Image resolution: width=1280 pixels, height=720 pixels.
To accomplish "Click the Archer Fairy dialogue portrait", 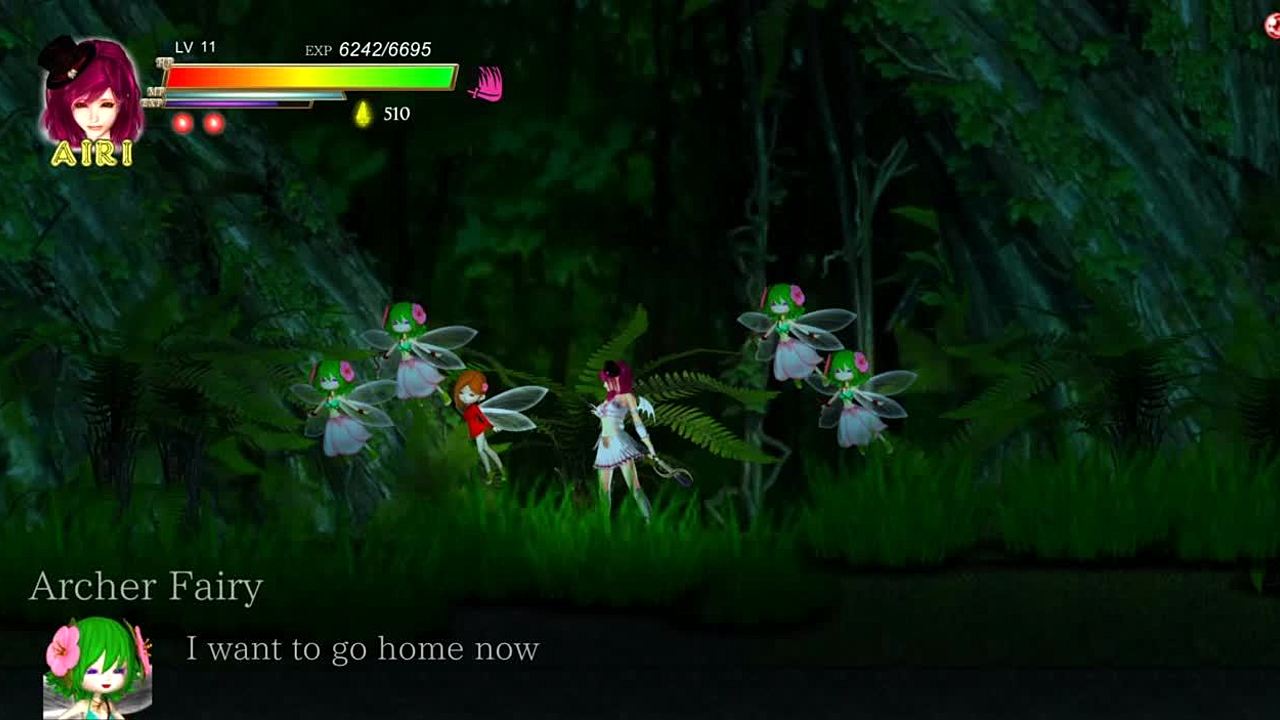I will click(x=97, y=668).
